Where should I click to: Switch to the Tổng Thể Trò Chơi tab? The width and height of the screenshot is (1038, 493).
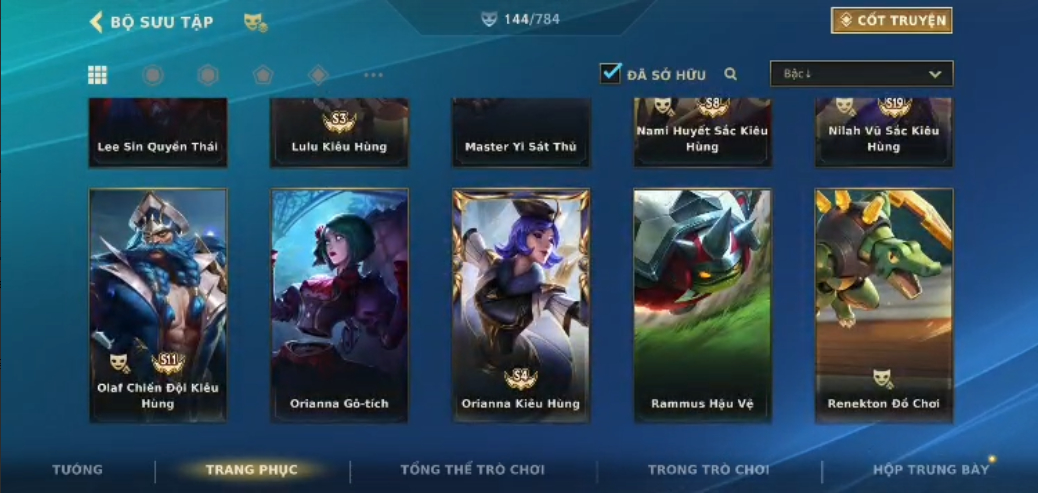[x=472, y=470]
